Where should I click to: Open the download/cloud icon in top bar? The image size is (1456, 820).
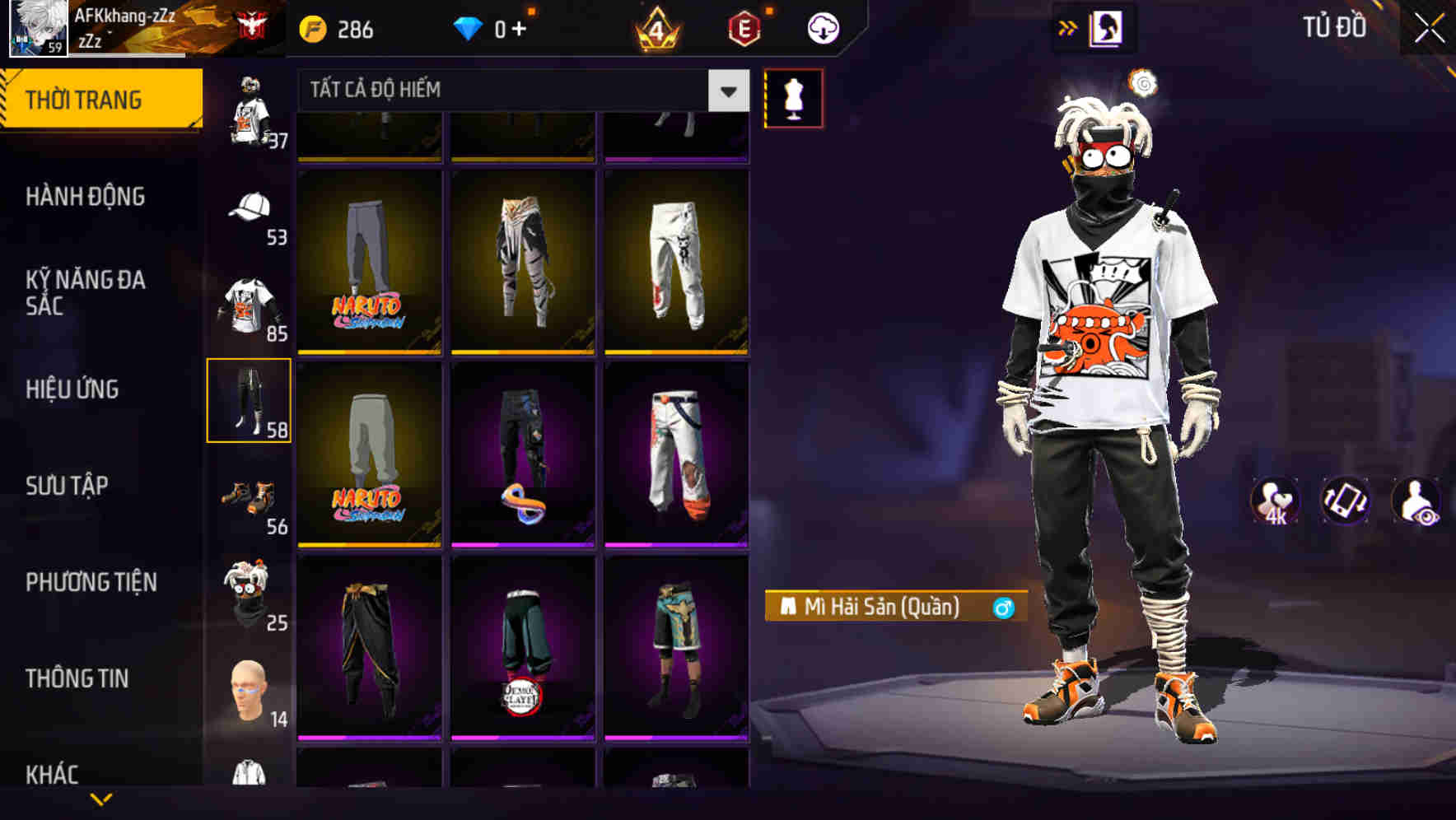(x=823, y=26)
